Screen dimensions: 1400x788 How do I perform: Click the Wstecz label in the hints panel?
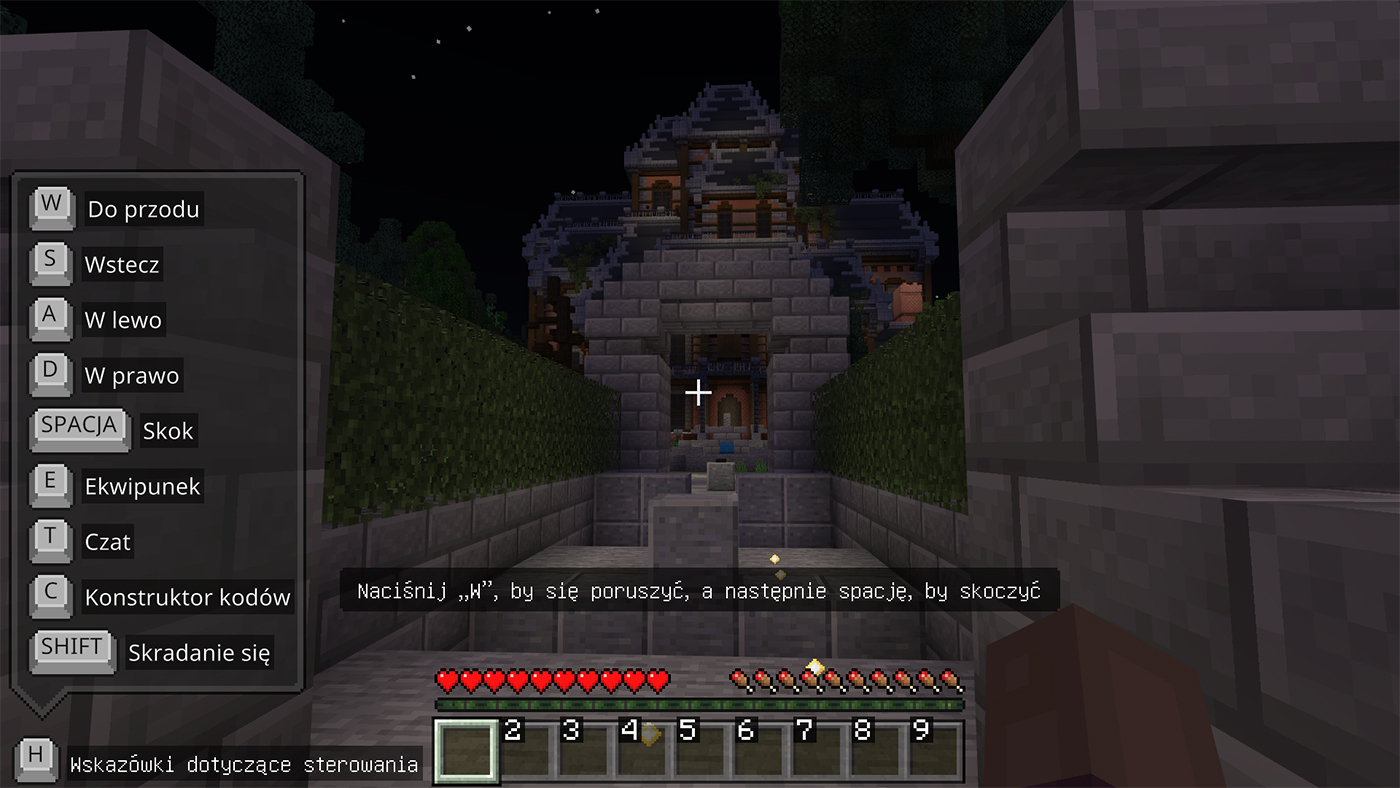120,265
